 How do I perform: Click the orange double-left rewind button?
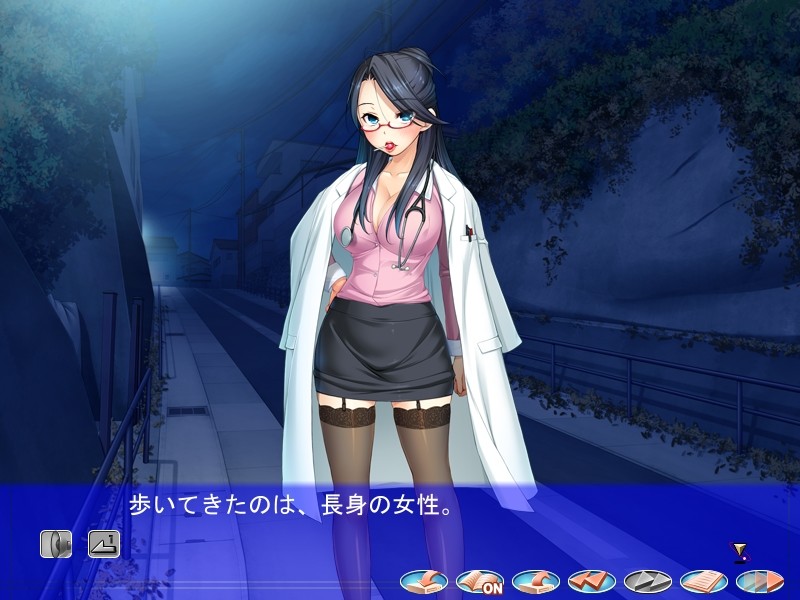pos(592,580)
